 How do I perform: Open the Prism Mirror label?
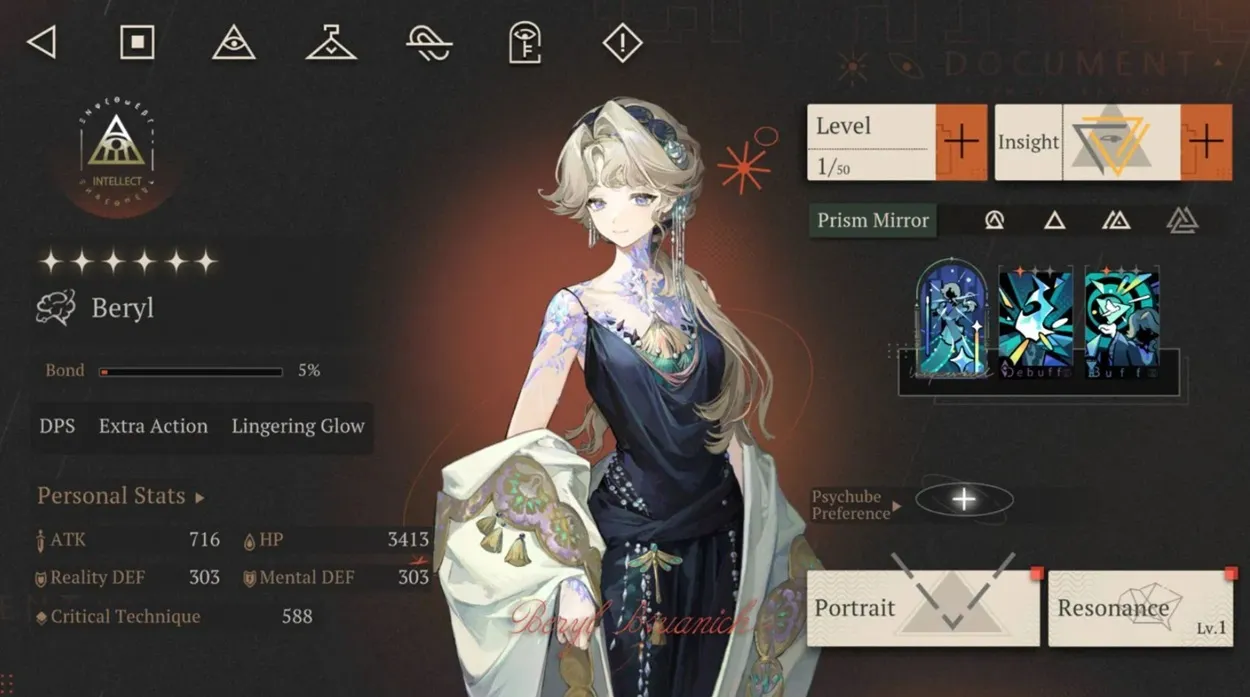(x=873, y=221)
